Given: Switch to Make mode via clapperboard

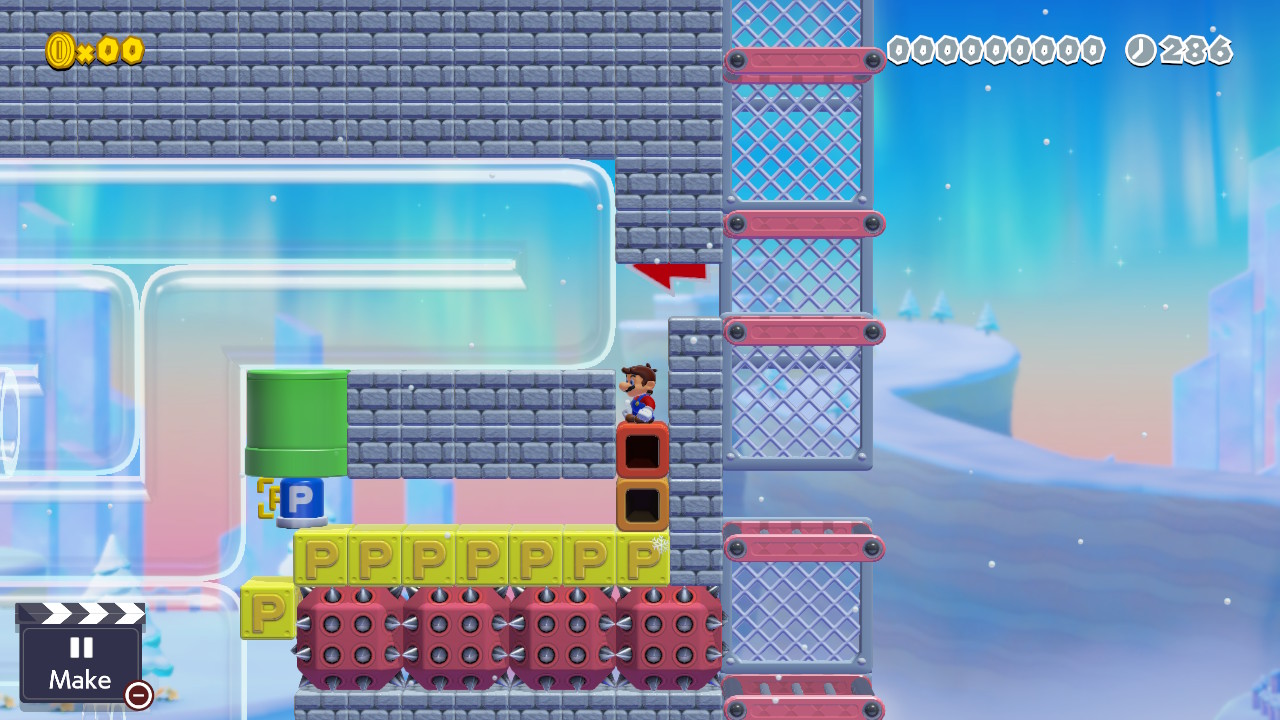Looking at the screenshot, I should [x=80, y=657].
